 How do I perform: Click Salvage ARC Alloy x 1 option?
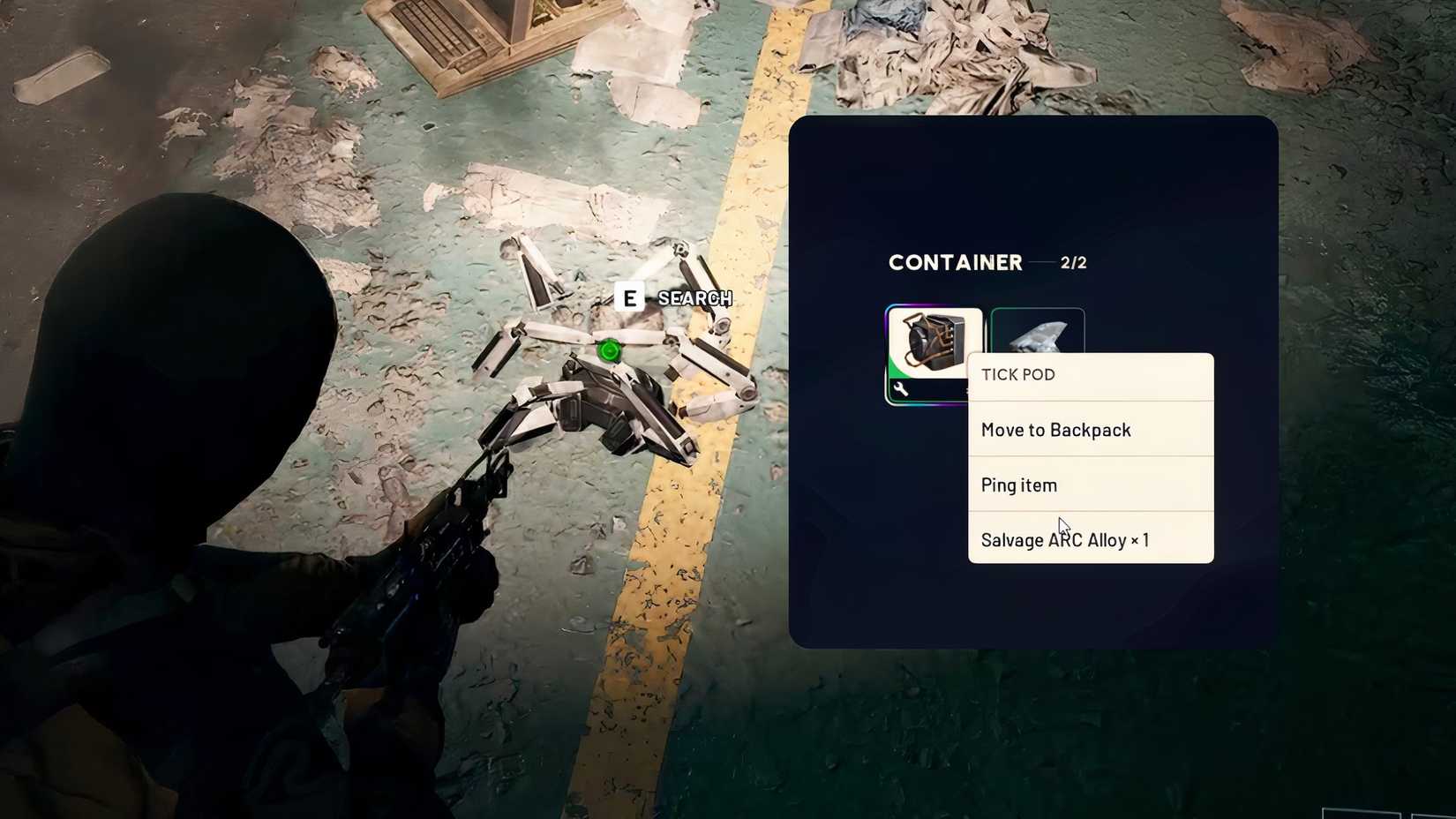pyautogui.click(x=1065, y=539)
